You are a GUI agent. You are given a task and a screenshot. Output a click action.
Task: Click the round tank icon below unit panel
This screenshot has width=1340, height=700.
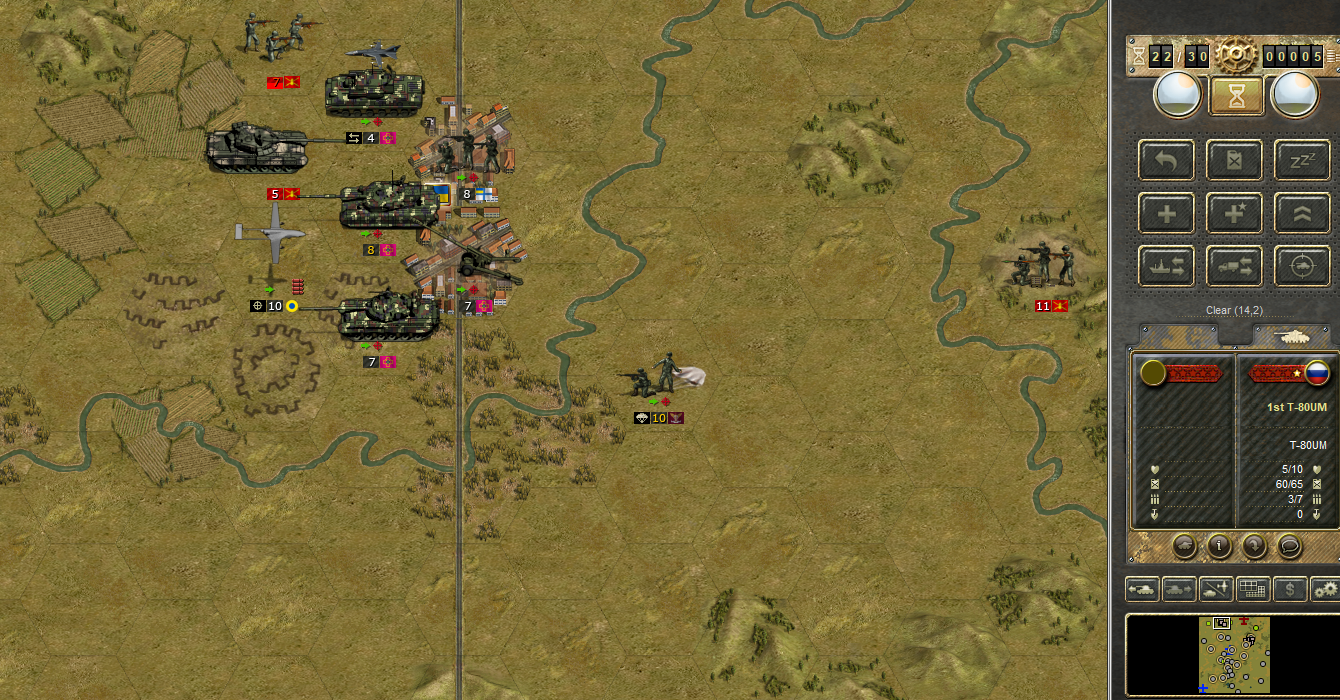1184,546
